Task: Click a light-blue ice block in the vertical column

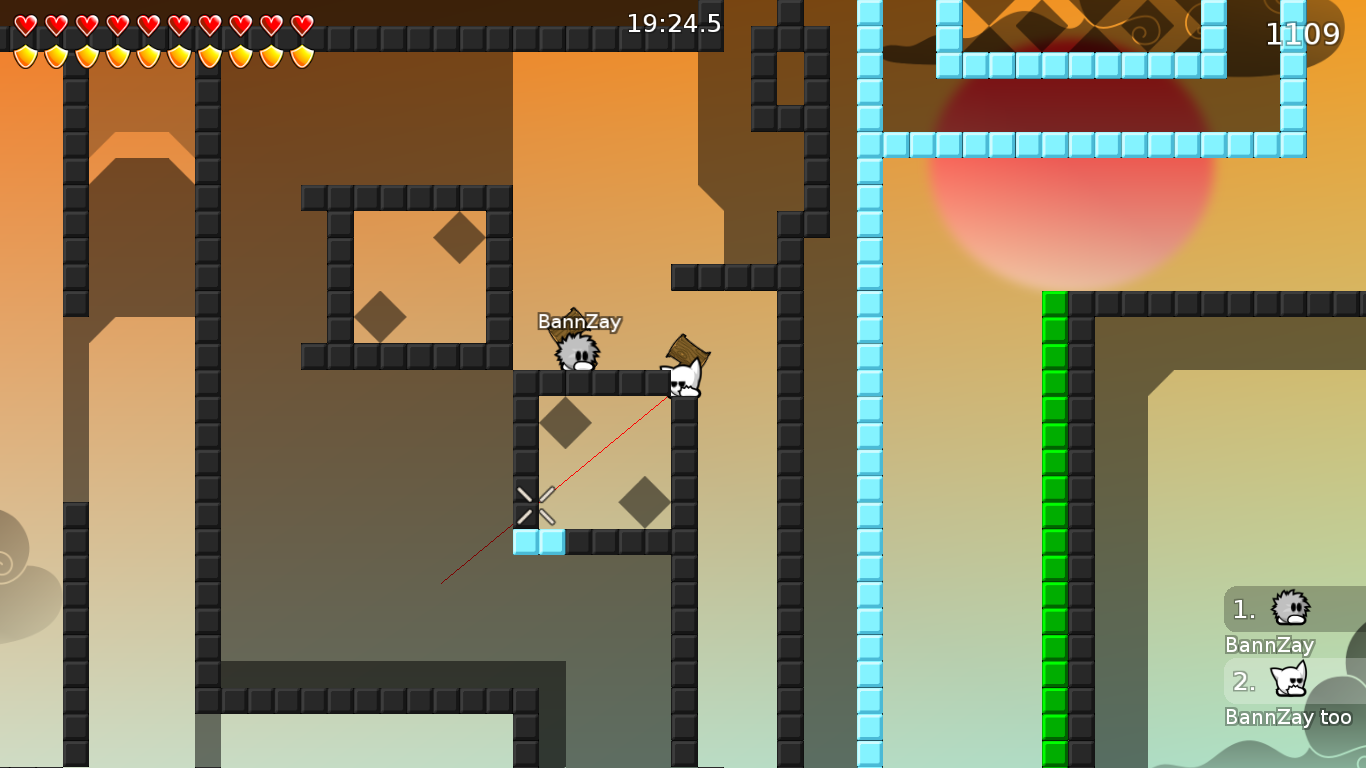Action: [x=866, y=400]
